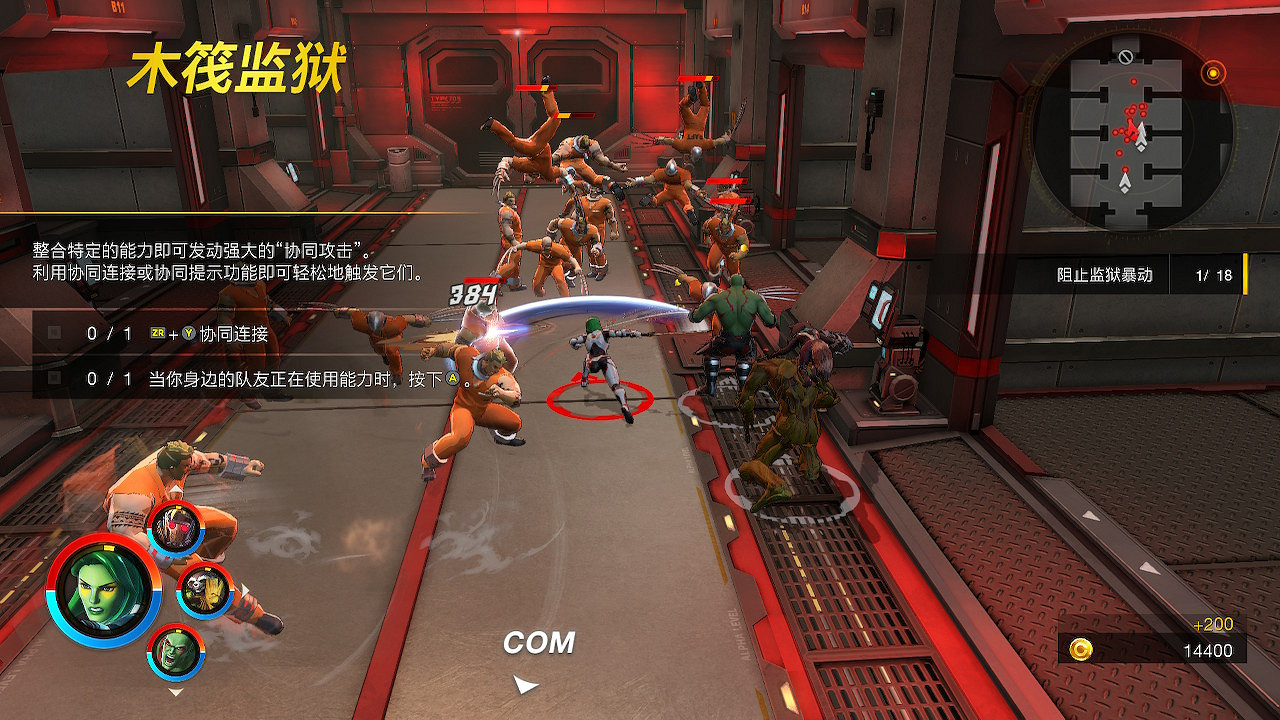Viewport: 1280px width, 720px height.
Task: Click the up arrow above the character wheel
Action: (173, 490)
